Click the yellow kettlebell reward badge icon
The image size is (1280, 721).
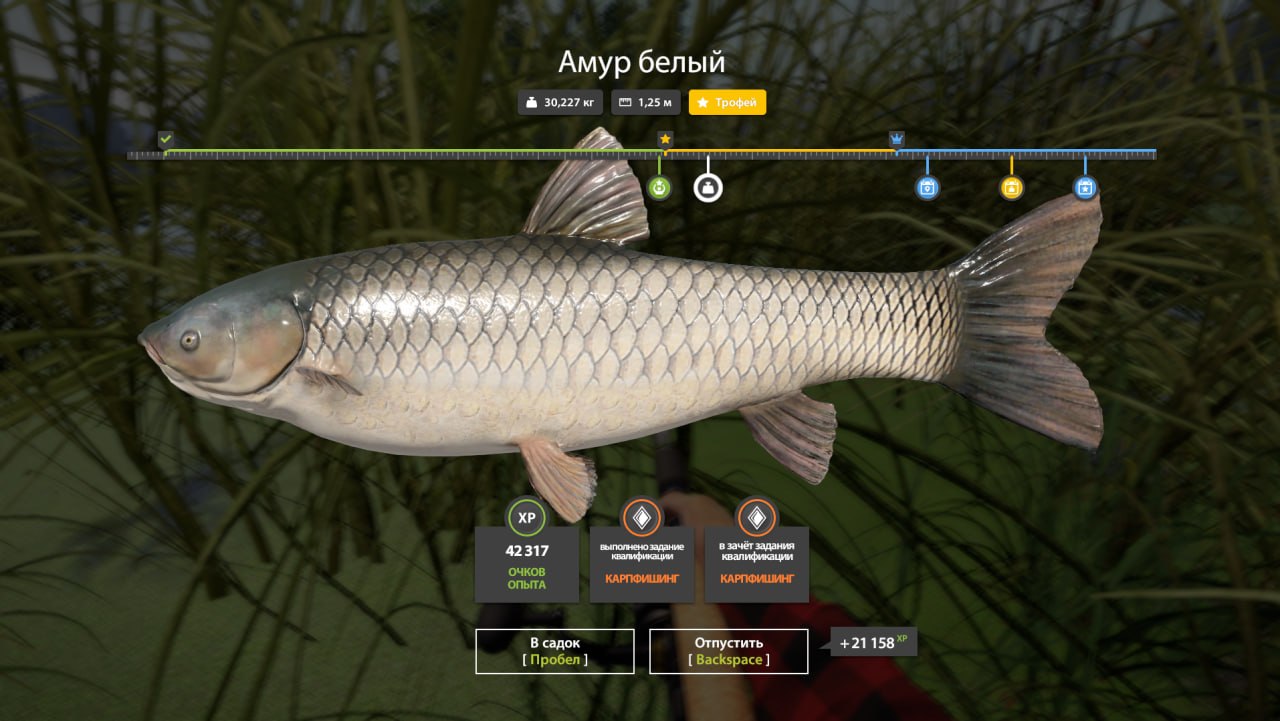click(1013, 187)
